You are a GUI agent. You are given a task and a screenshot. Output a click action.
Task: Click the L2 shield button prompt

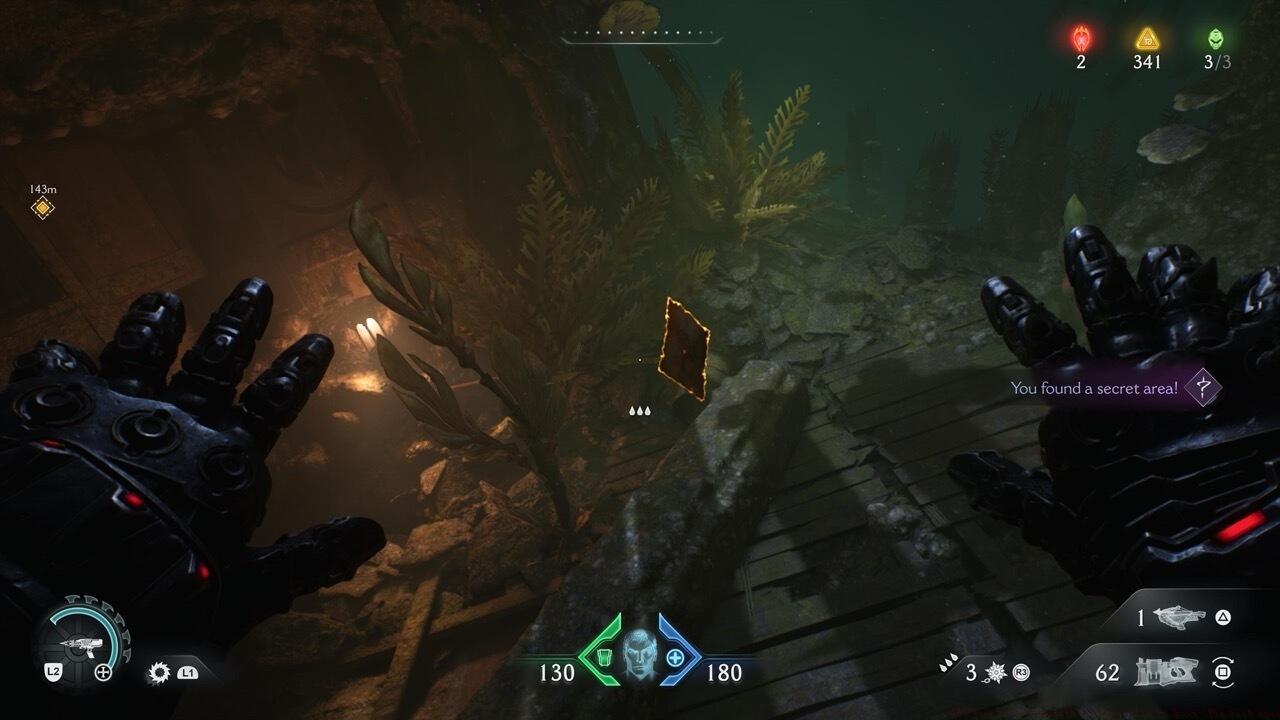54,671
